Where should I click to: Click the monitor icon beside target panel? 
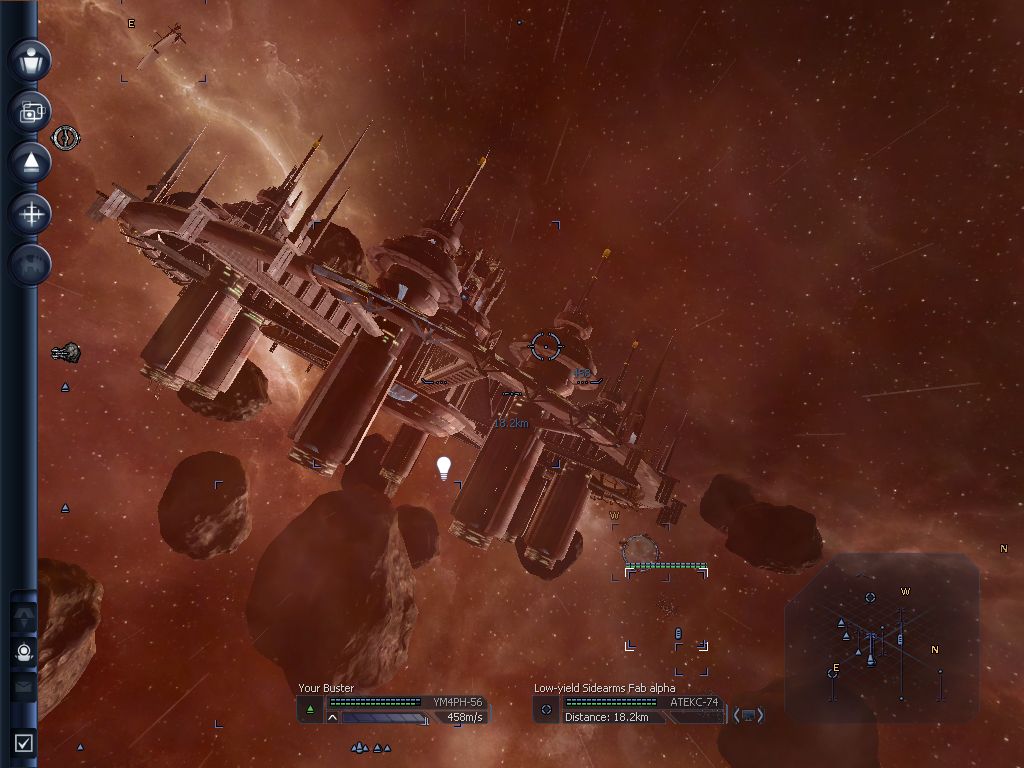(749, 715)
